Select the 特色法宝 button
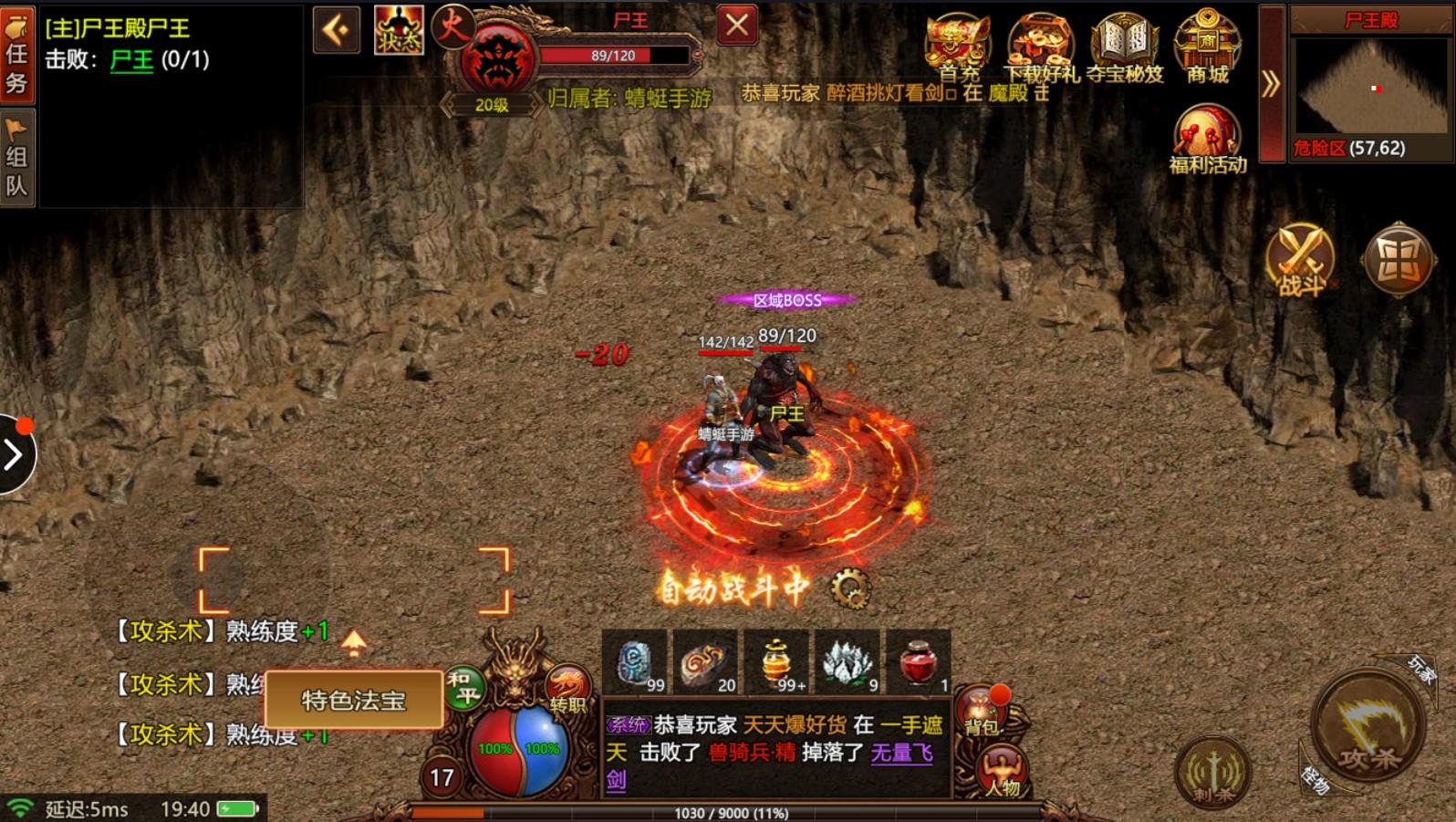 [354, 700]
